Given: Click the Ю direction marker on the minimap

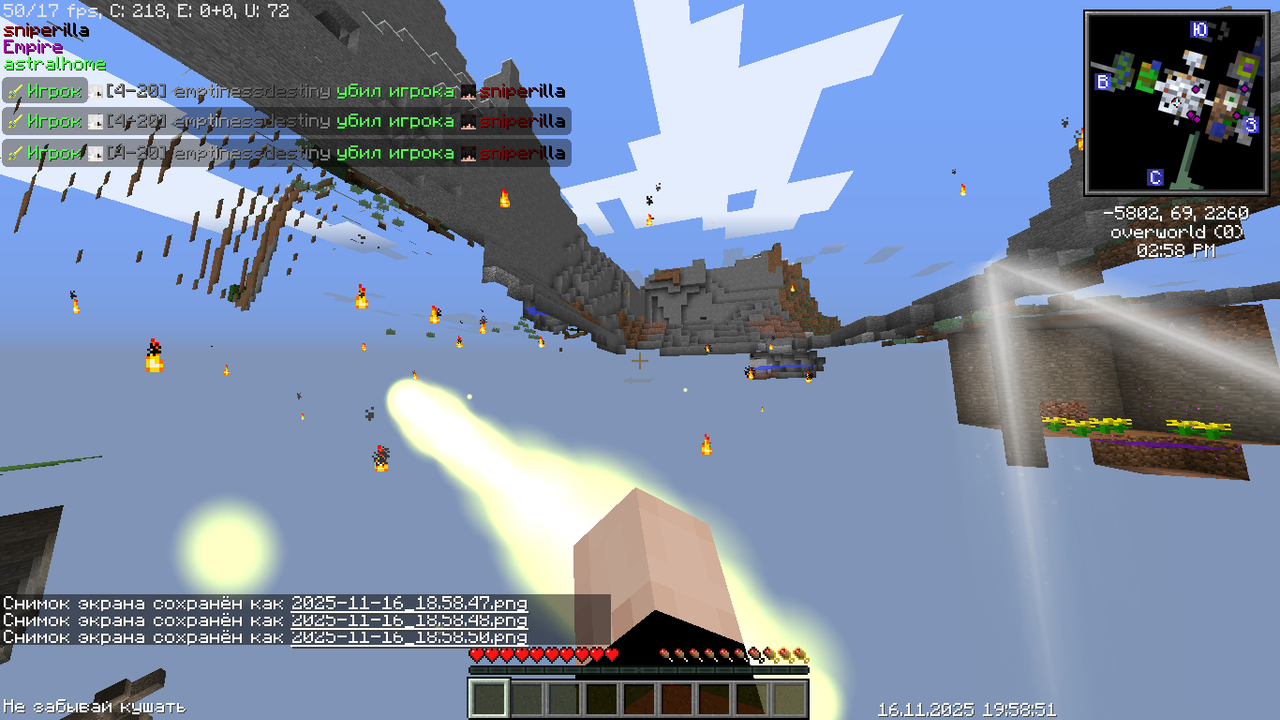Looking at the screenshot, I should pos(1200,29).
